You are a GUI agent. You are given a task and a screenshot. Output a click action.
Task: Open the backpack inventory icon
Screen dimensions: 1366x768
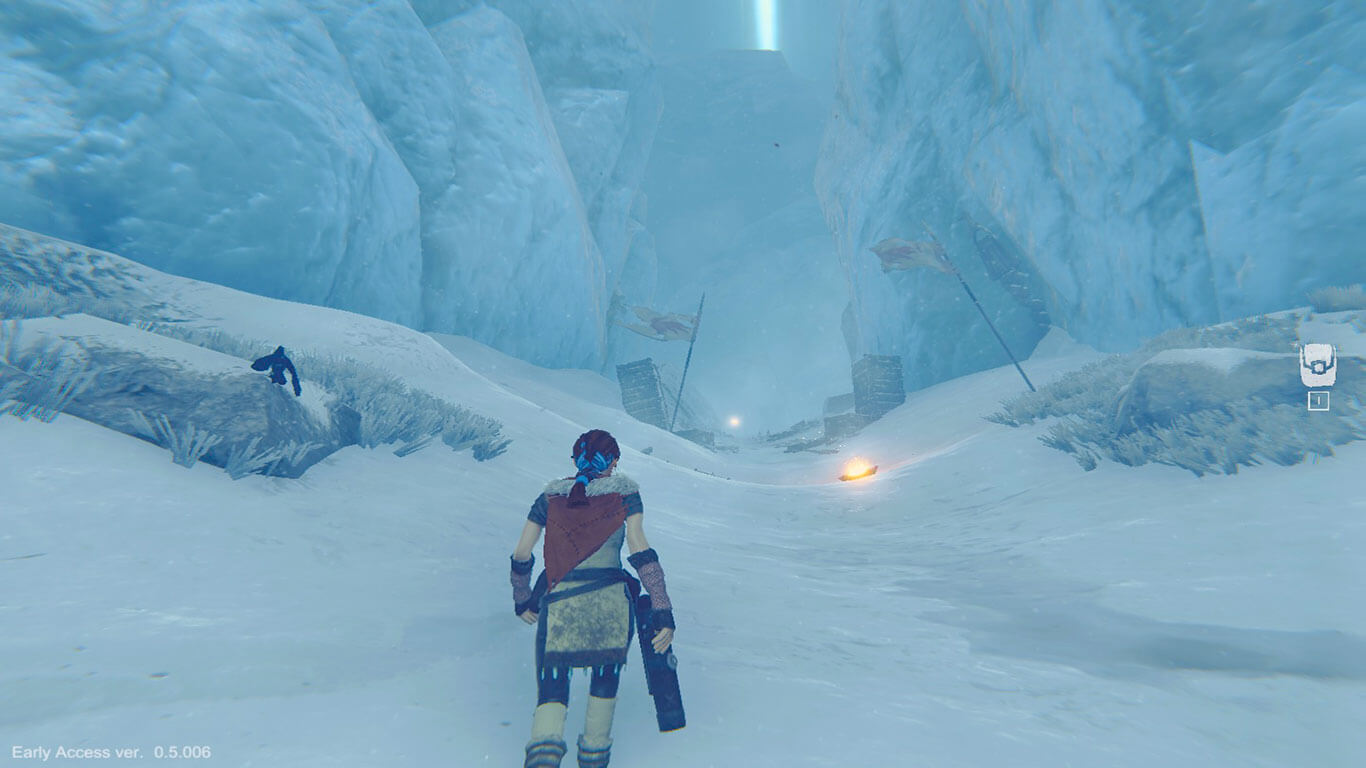[x=1317, y=365]
